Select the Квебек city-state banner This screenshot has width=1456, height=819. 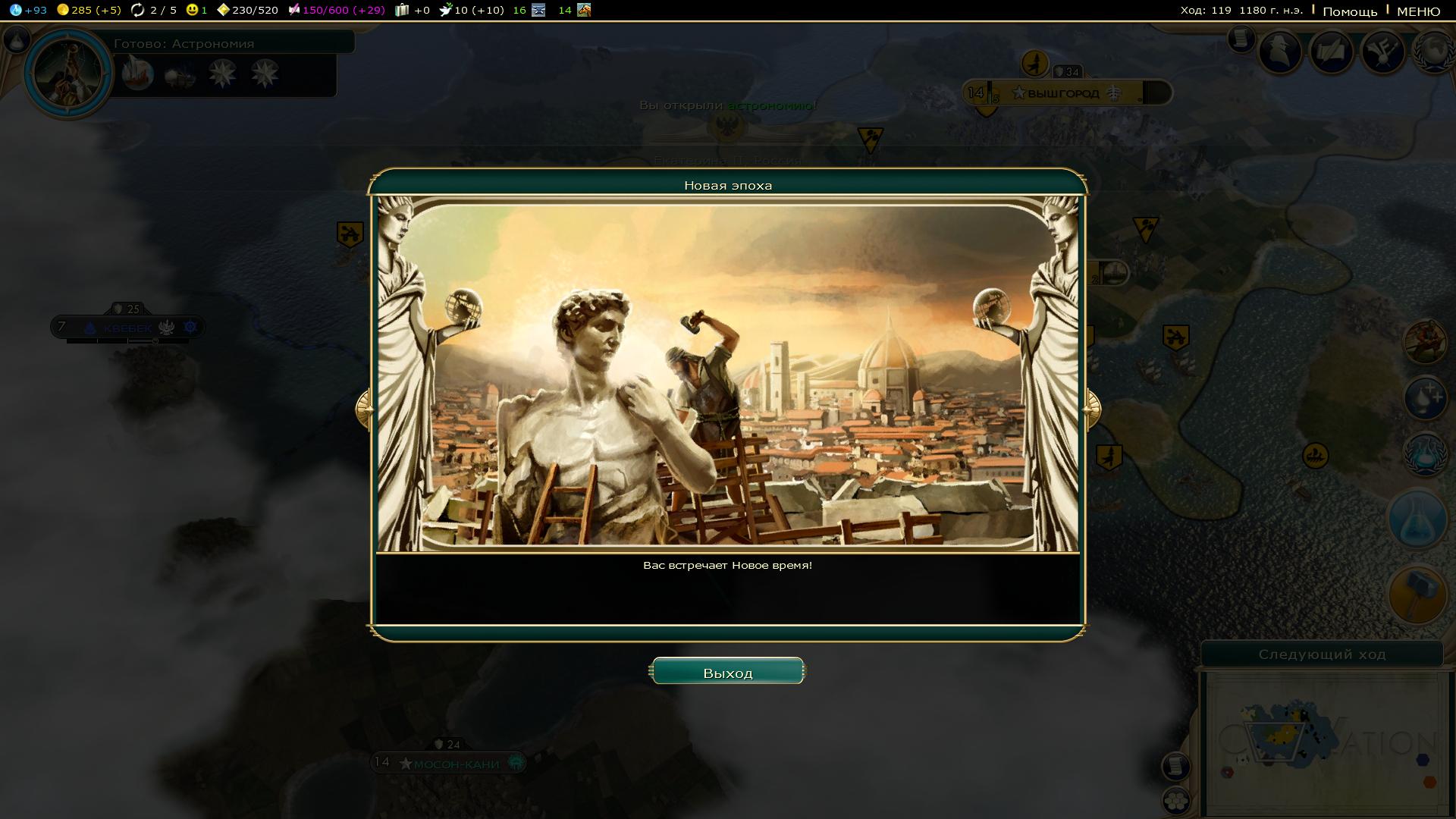tap(127, 328)
